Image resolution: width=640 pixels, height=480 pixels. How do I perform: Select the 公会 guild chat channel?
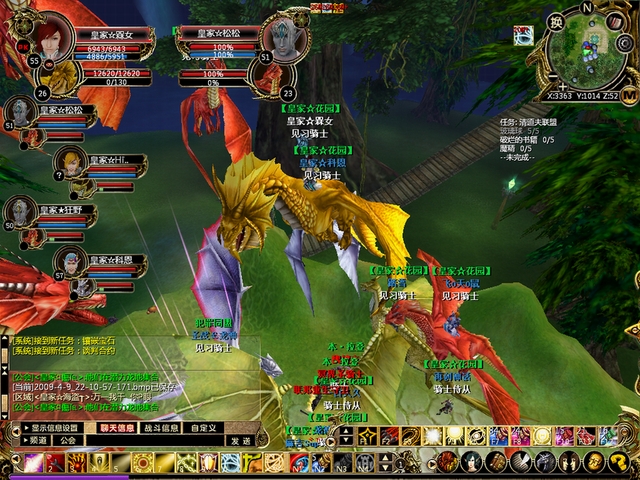[67, 440]
